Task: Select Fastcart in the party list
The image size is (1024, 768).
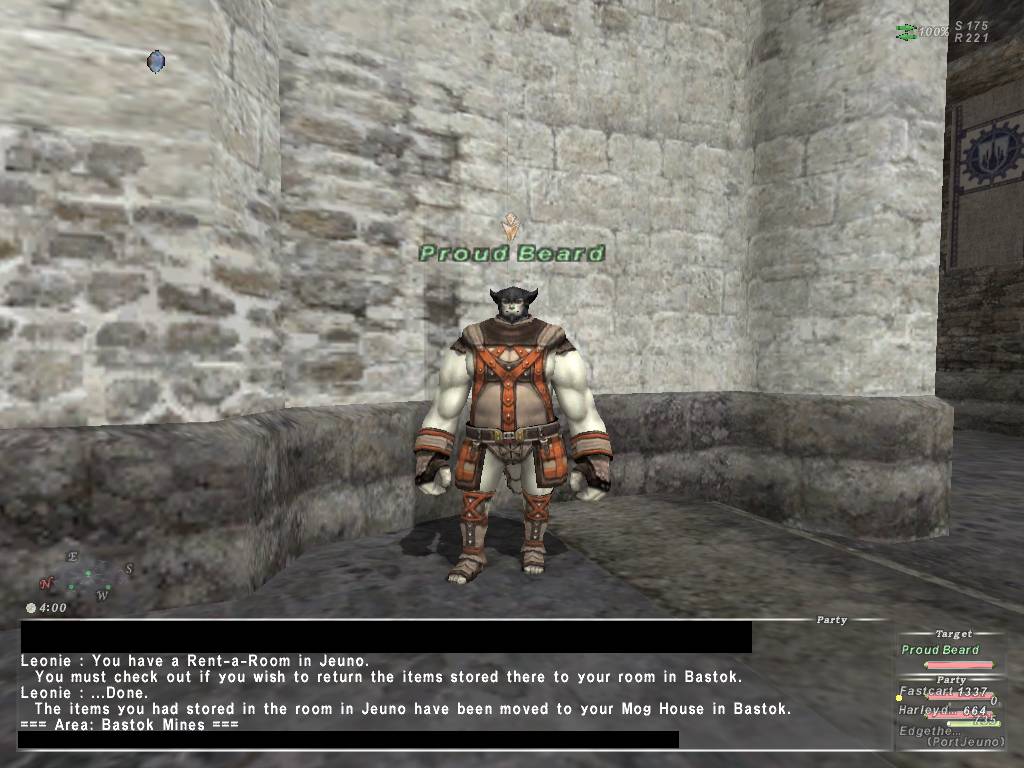Action: [929, 692]
